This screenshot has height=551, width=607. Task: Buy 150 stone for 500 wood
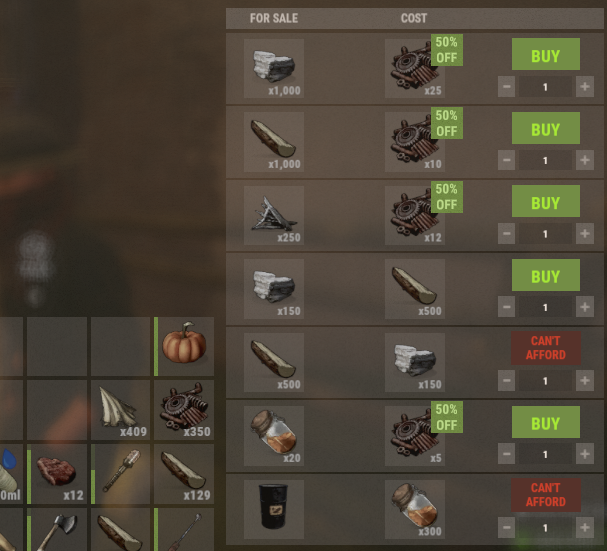pyautogui.click(x=545, y=276)
